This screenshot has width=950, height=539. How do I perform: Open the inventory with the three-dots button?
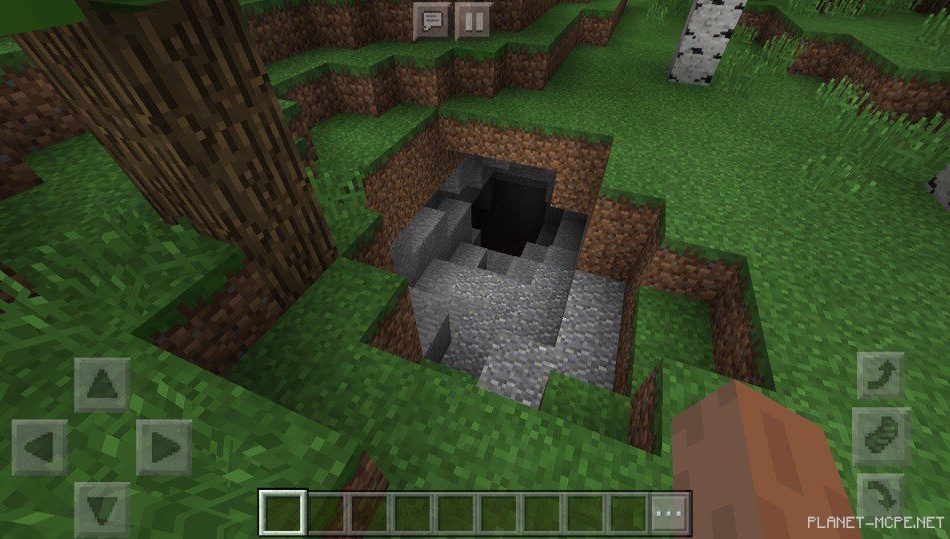[x=668, y=514]
